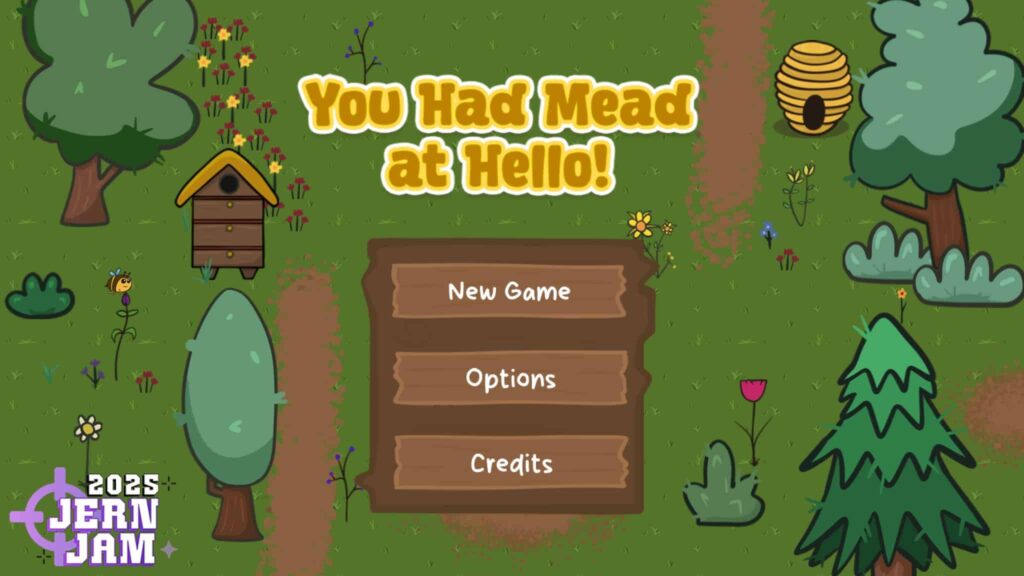Image resolution: width=1024 pixels, height=576 pixels.
Task: Start a New Game
Action: coord(509,291)
